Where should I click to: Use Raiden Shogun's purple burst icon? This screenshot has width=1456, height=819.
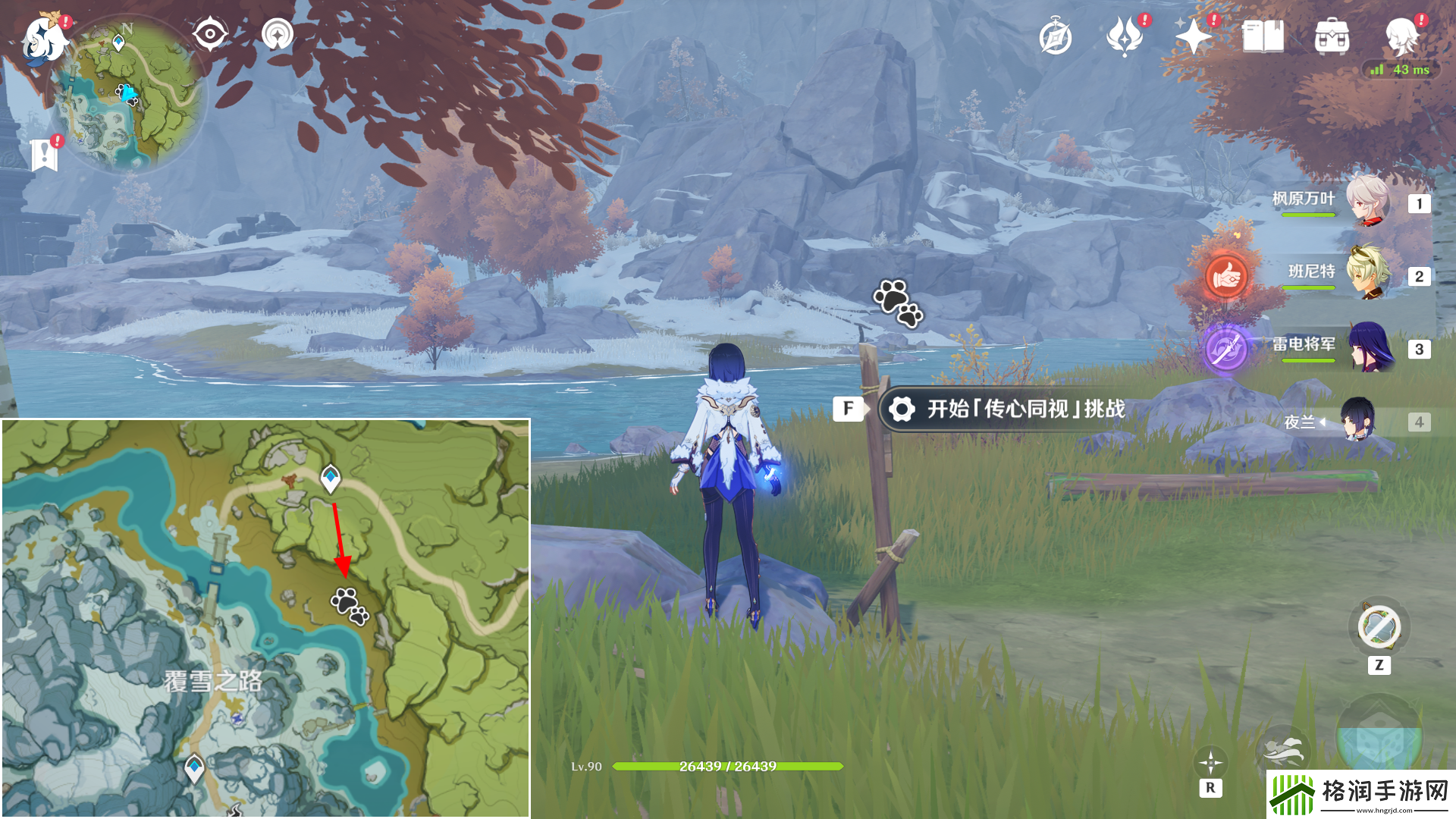pos(1226,349)
